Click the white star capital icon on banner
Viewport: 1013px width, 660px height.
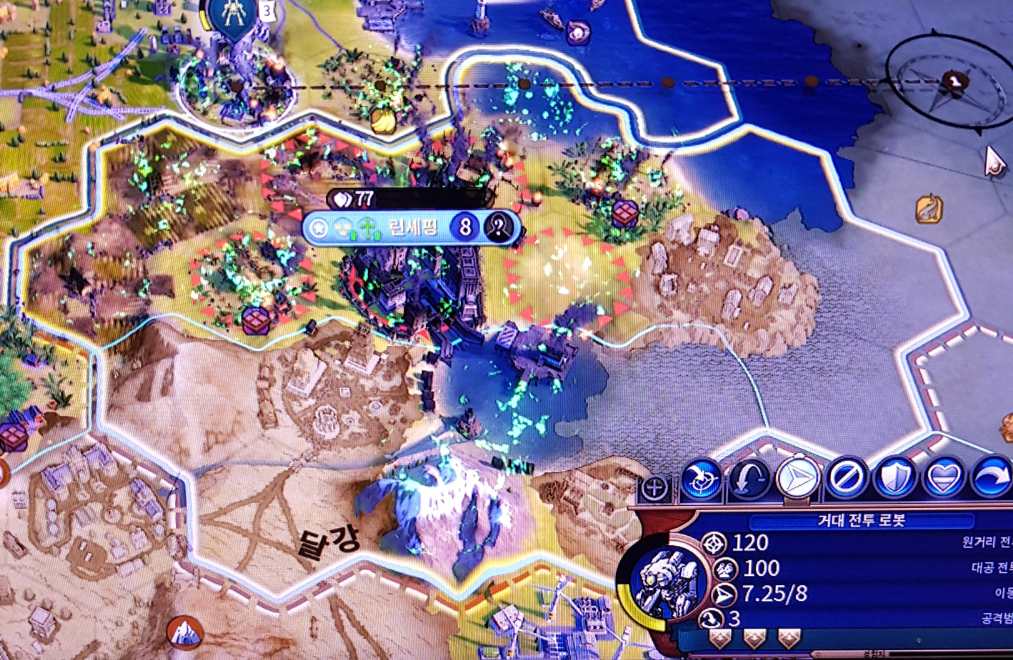(321, 228)
